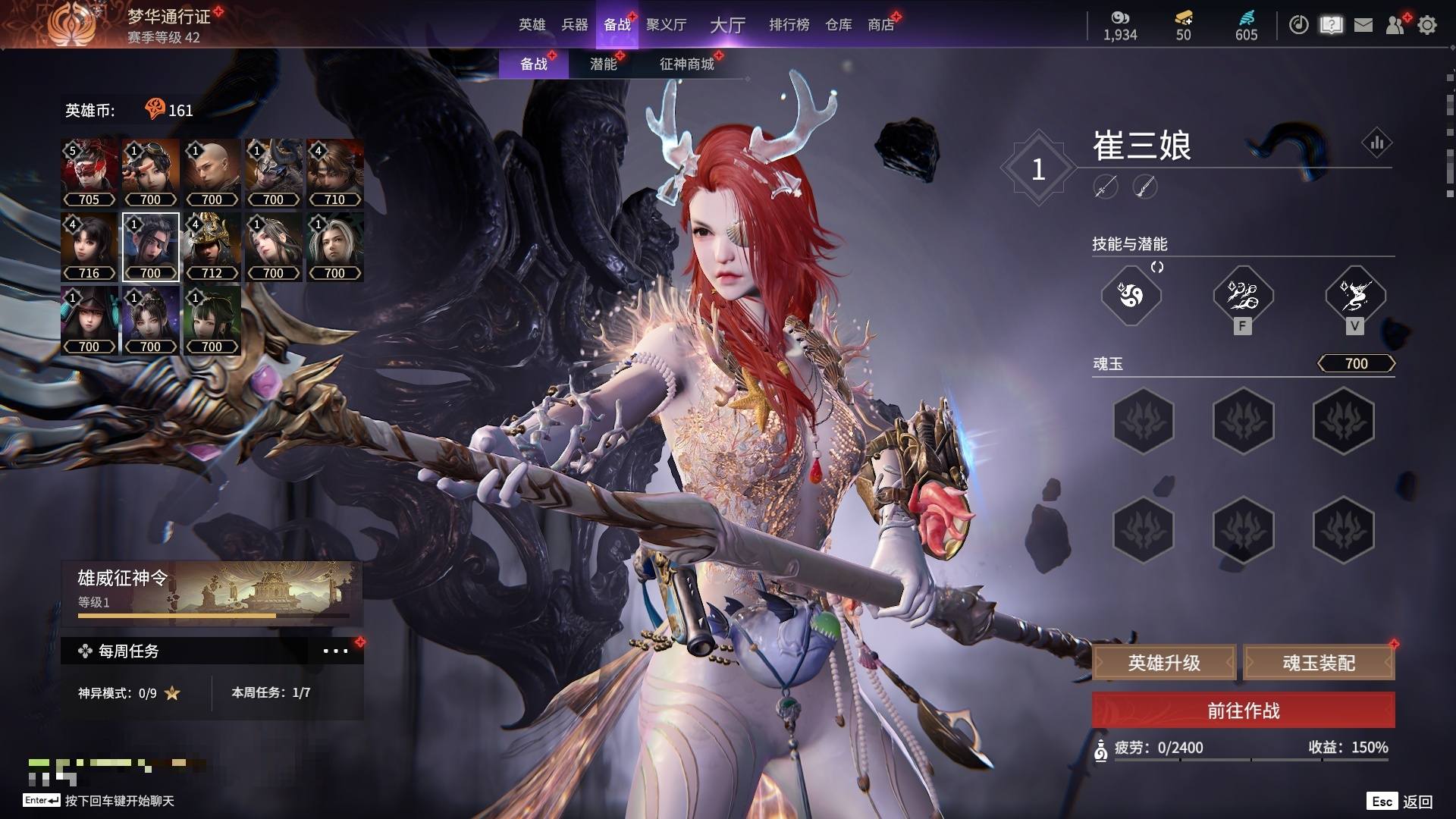
Task: Open the 兵器 weapons menu
Action: [x=574, y=25]
